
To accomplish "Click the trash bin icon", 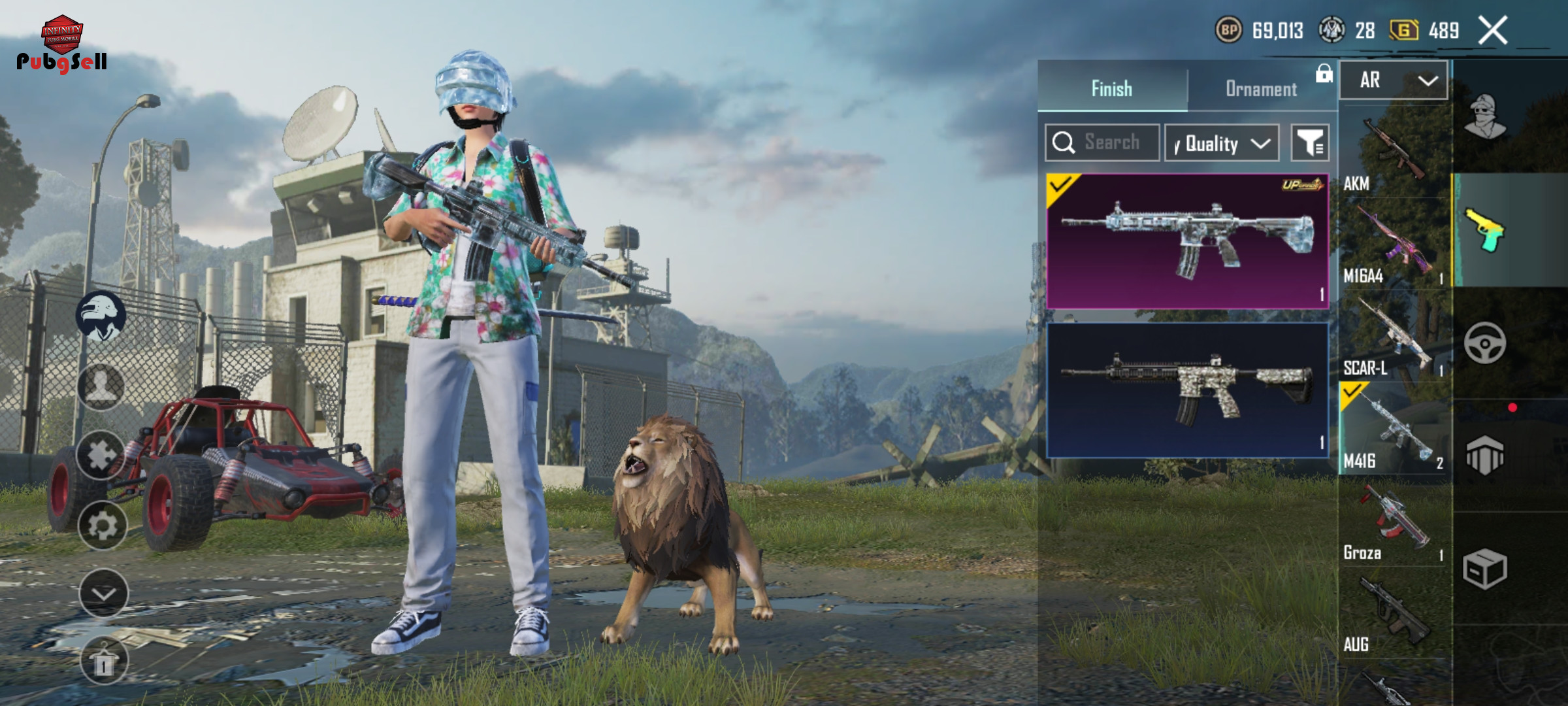I will tap(103, 662).
